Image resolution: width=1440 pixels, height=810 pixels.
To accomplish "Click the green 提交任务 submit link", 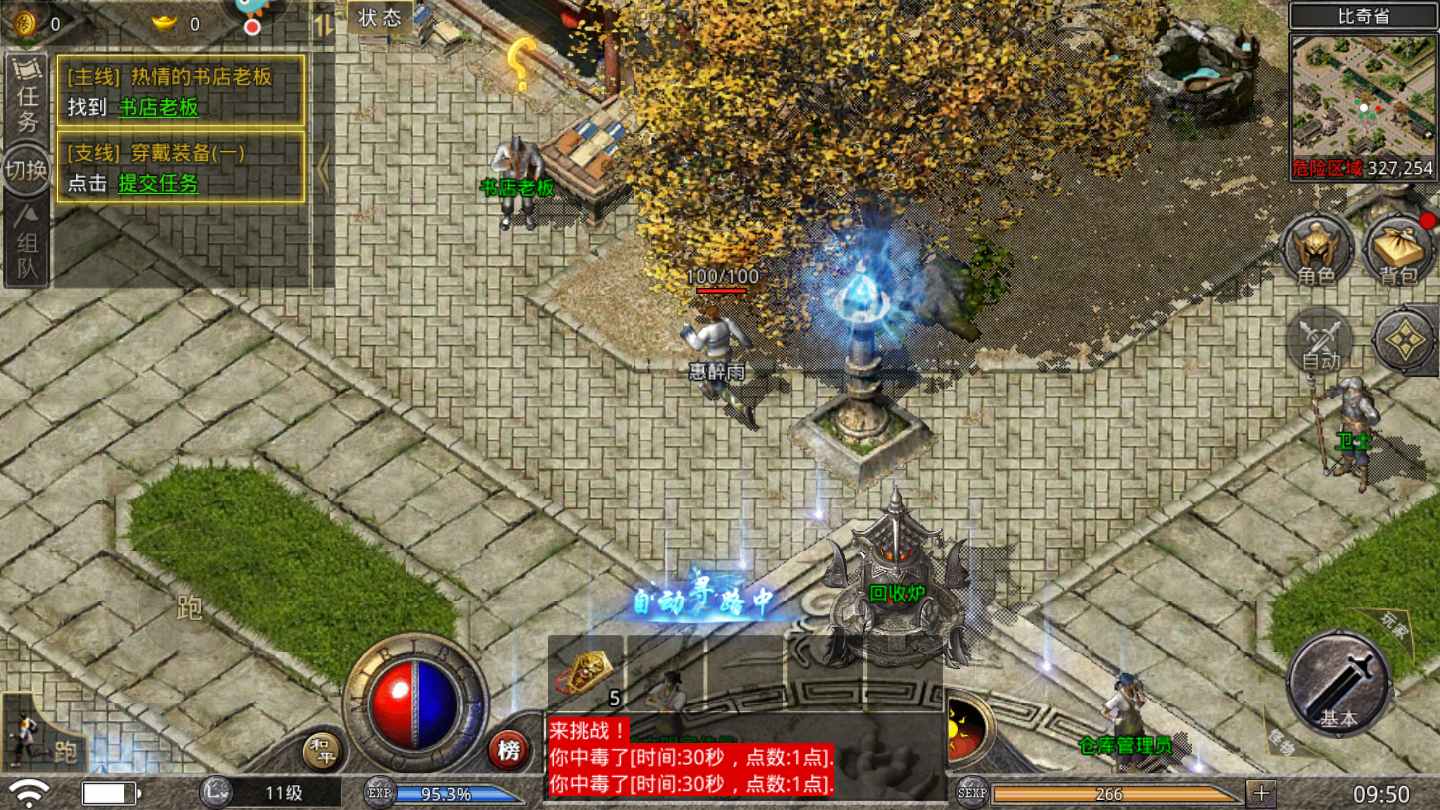I will (x=158, y=183).
